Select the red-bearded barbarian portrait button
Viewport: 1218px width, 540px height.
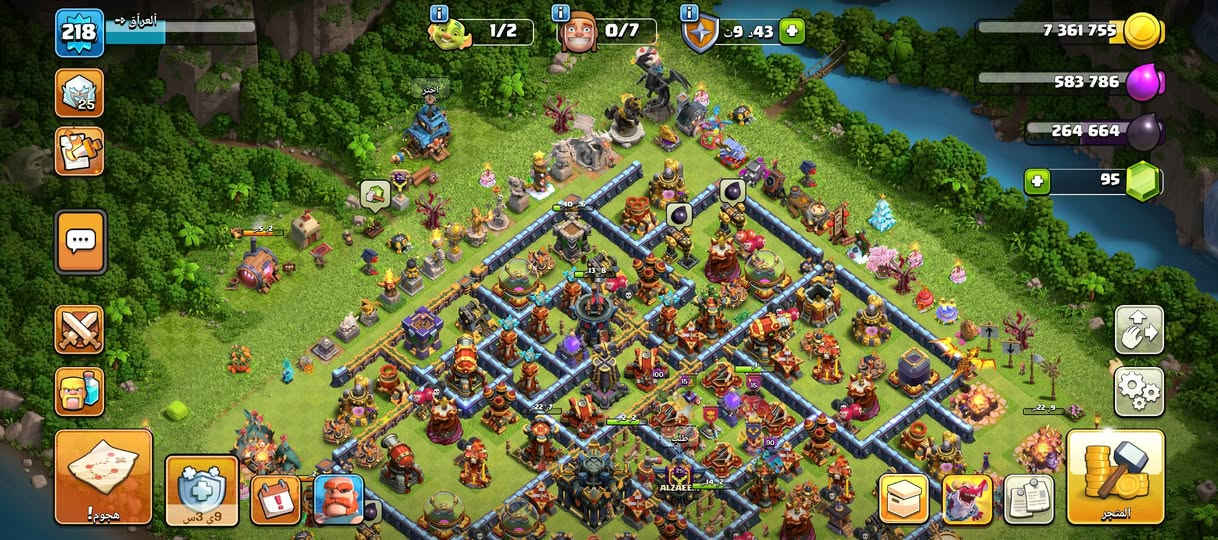(x=338, y=498)
